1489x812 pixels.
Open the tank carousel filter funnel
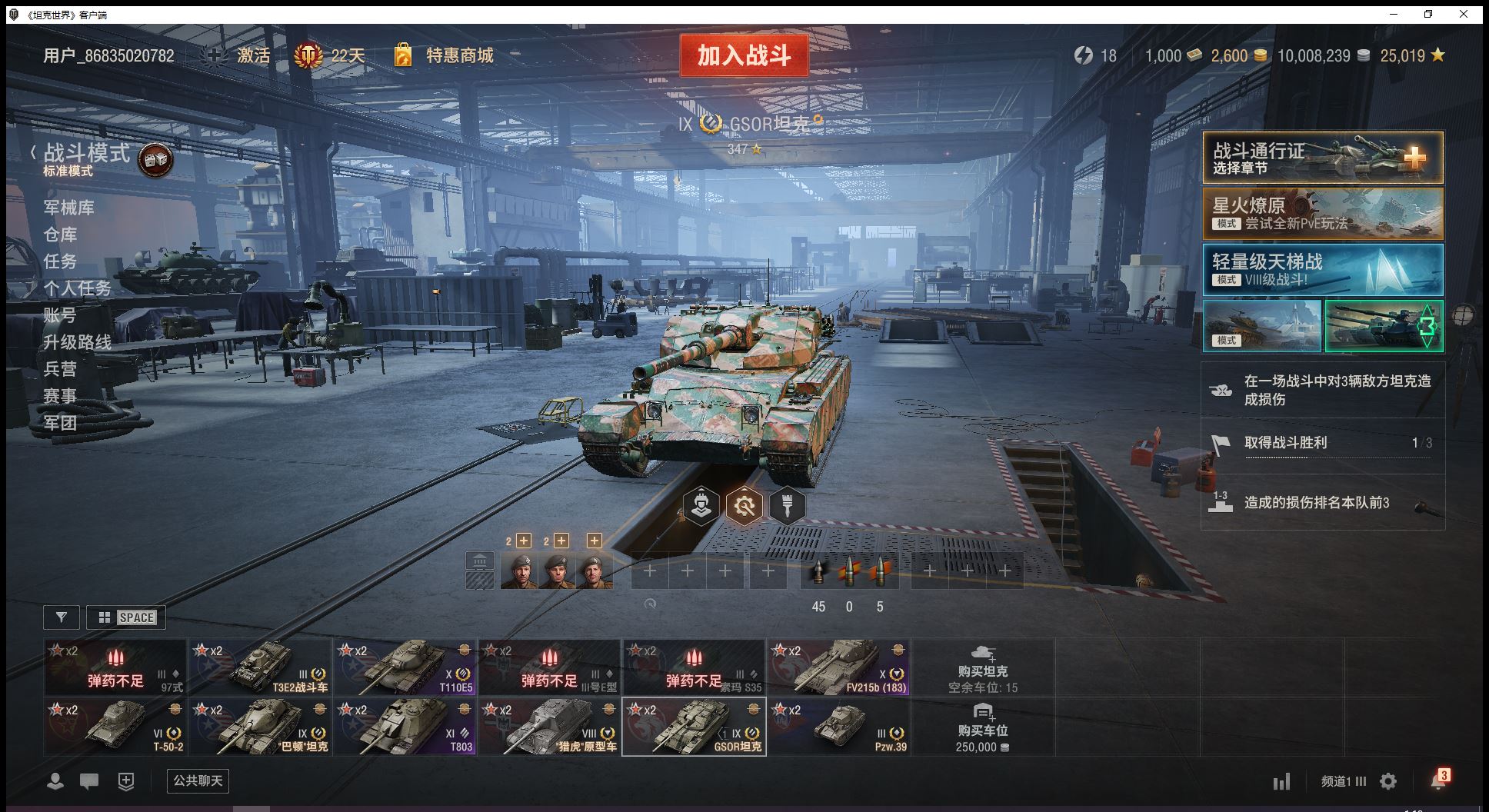click(x=62, y=617)
